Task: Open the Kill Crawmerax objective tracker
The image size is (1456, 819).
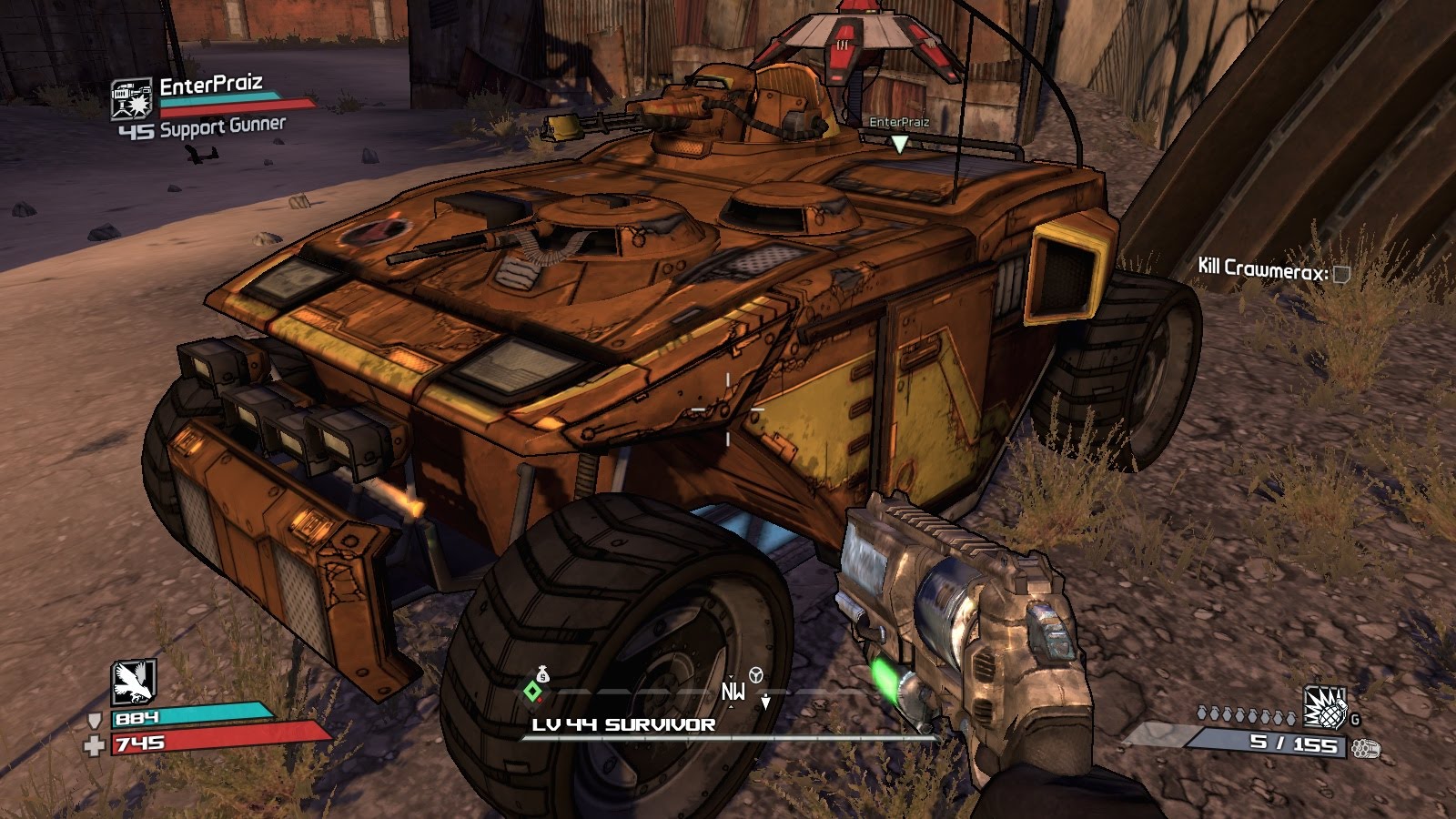Action: (x=1272, y=268)
